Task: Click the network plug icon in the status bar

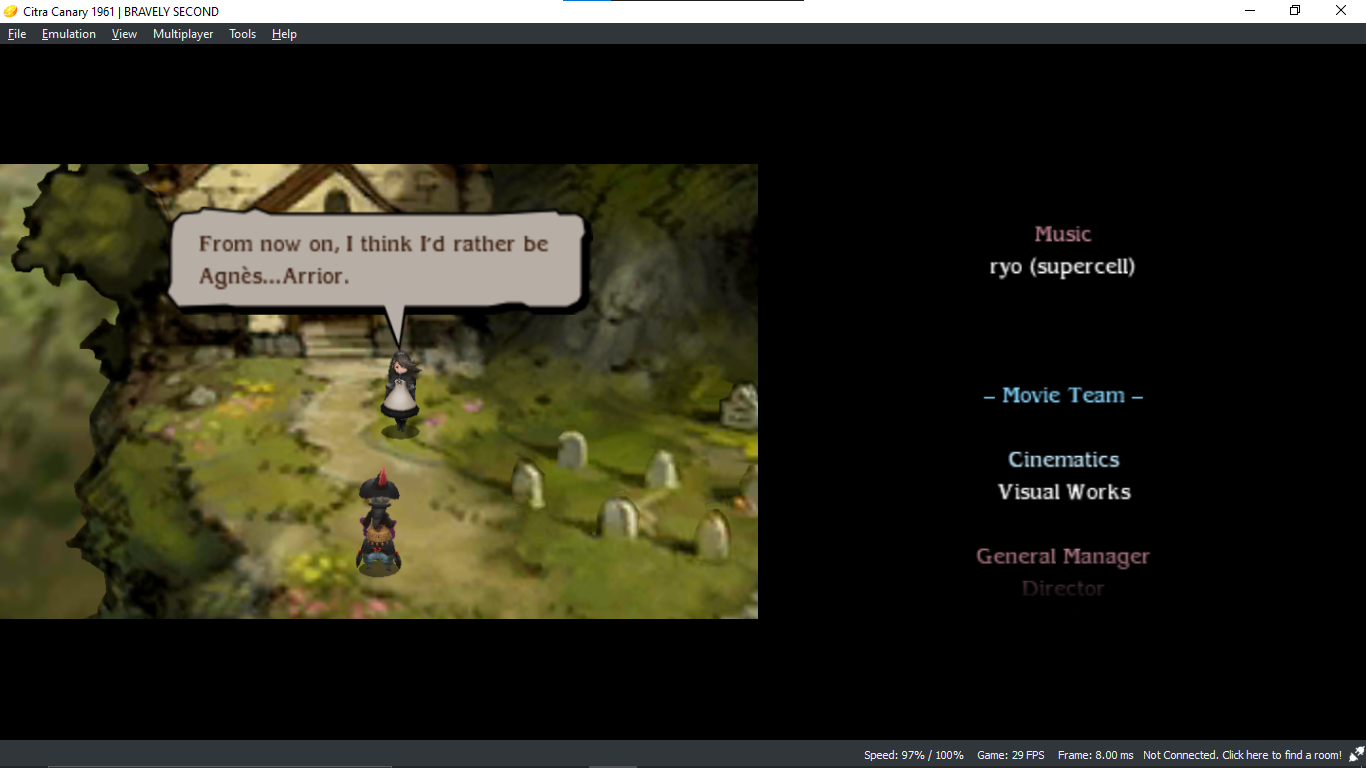Action: (x=1356, y=755)
